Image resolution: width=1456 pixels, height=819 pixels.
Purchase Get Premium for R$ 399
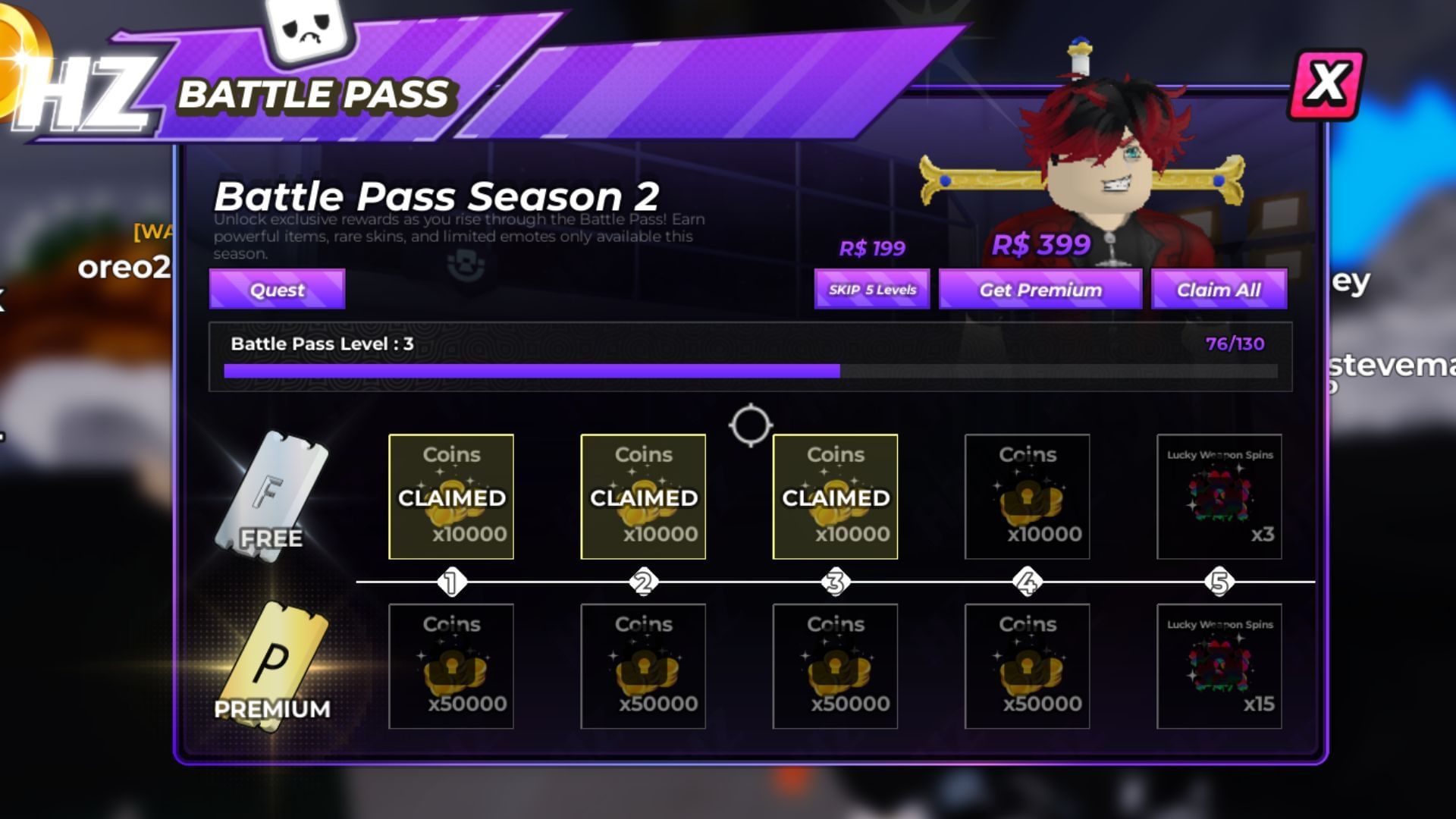click(1040, 289)
